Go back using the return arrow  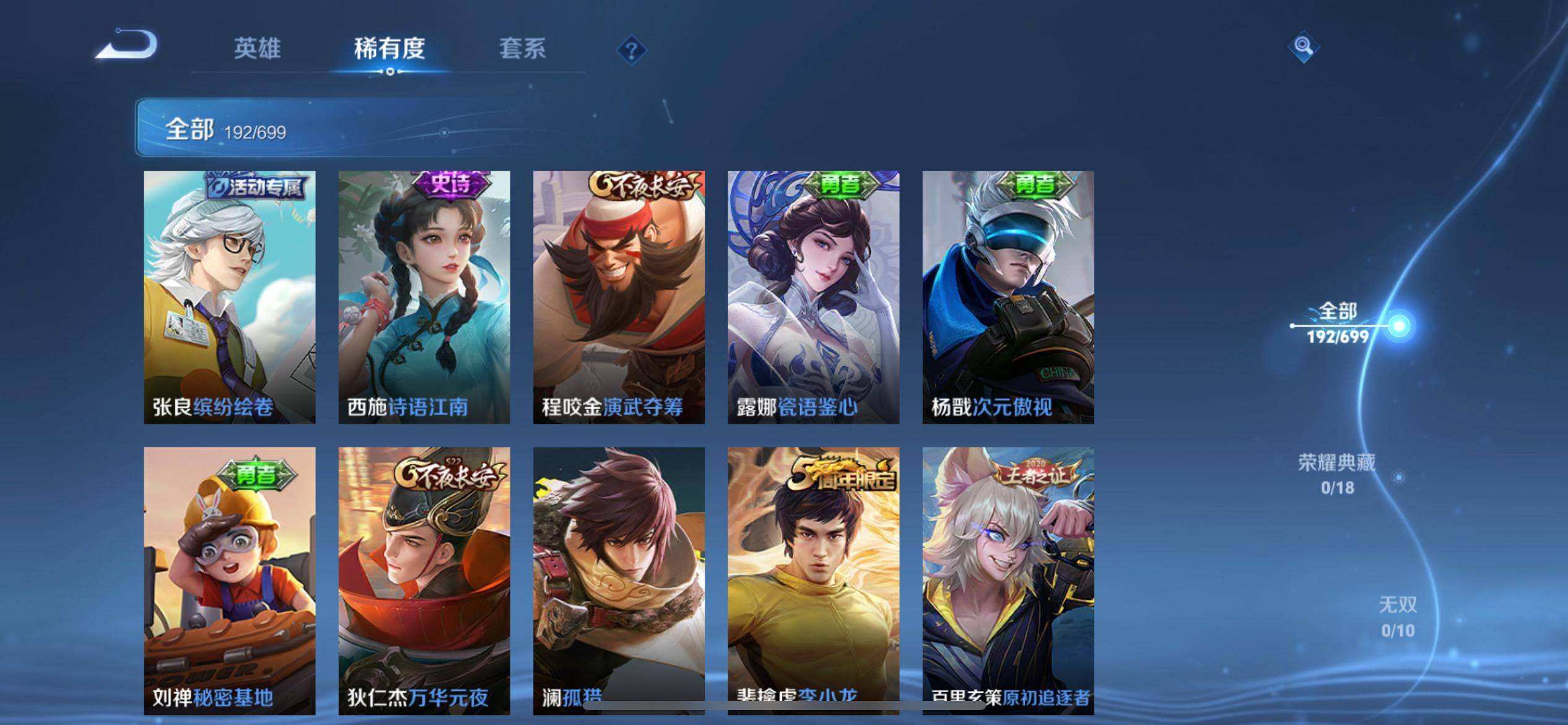tap(127, 45)
